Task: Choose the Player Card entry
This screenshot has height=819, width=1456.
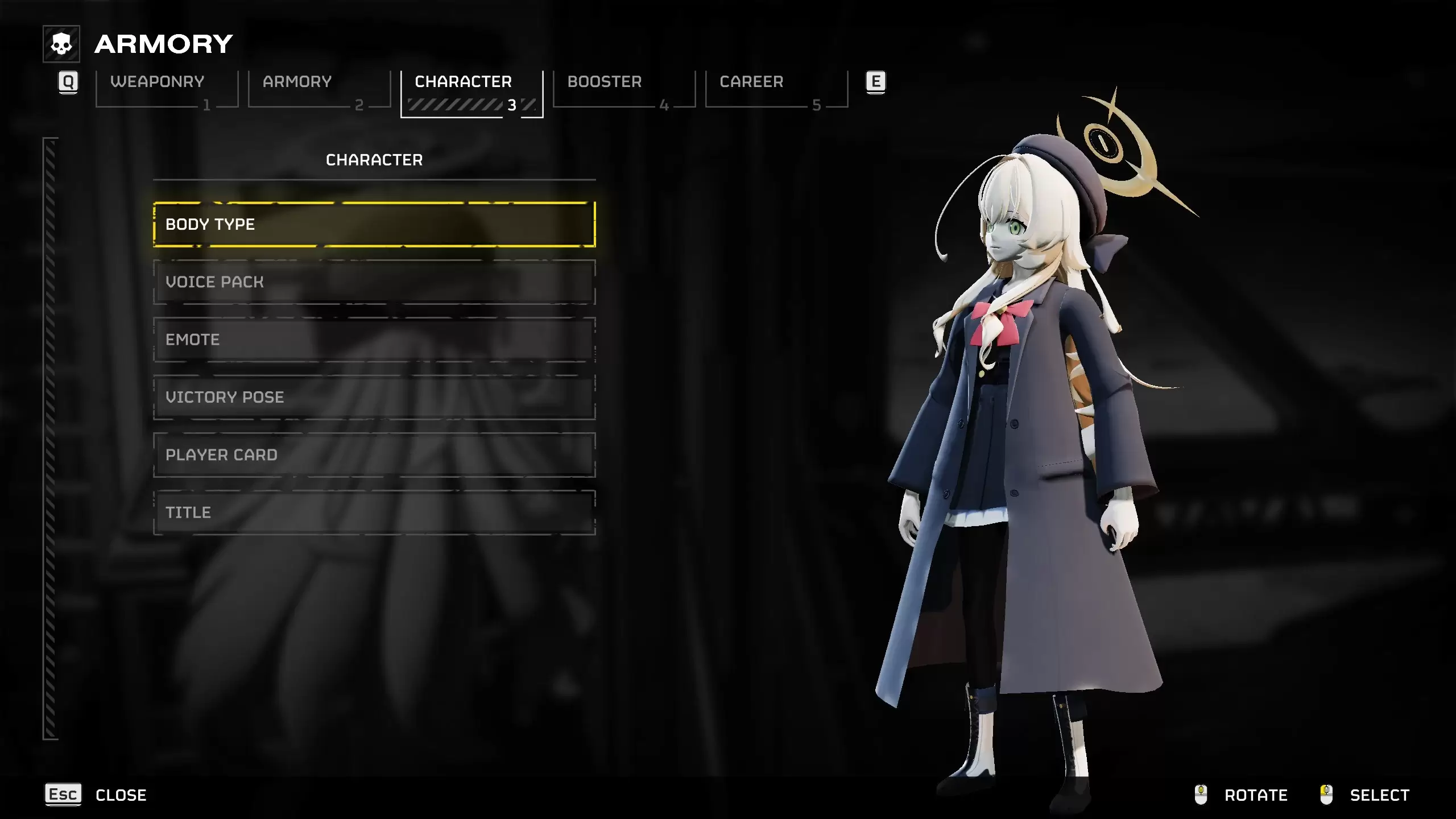Action: coord(374,455)
